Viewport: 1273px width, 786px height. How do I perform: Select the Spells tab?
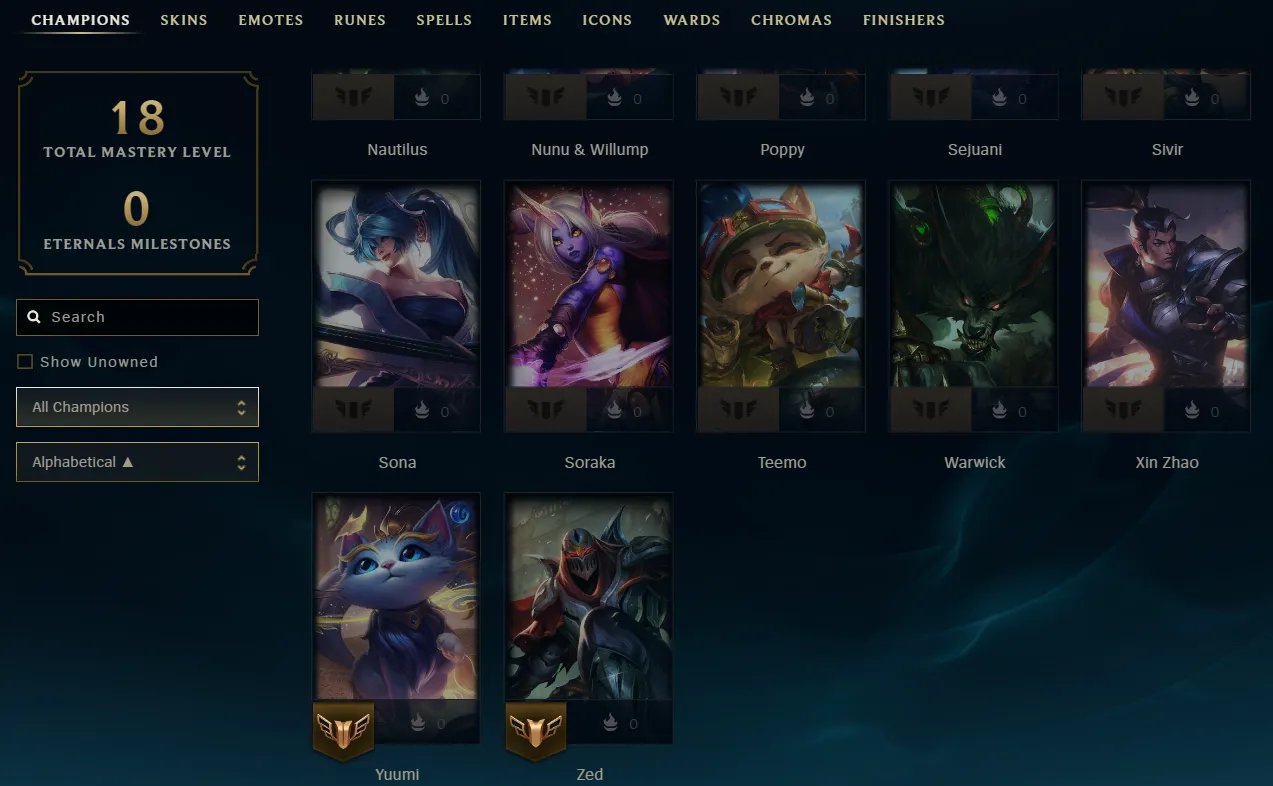pyautogui.click(x=444, y=20)
